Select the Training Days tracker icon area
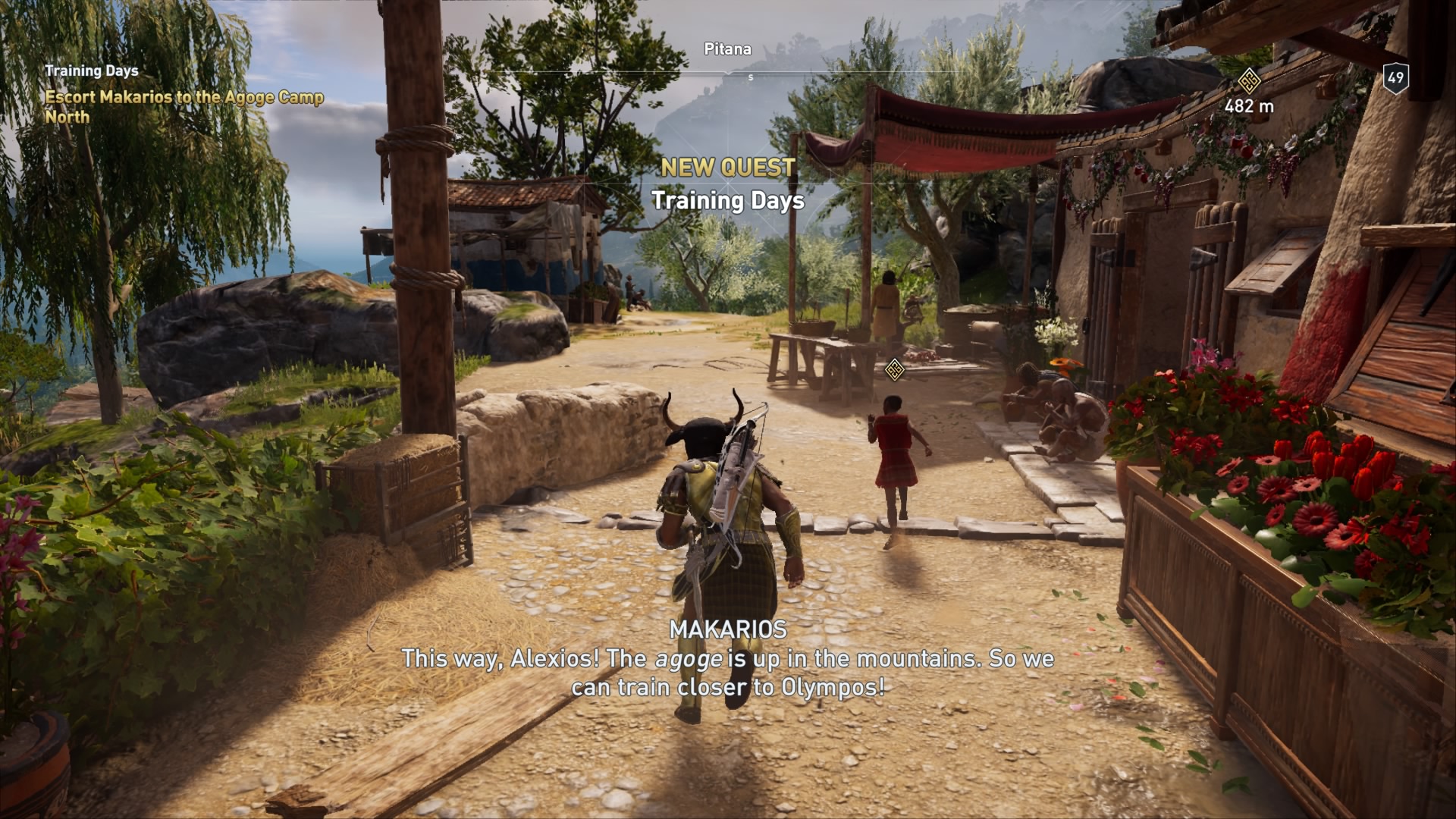This screenshot has width=1456, height=819. click(x=91, y=72)
